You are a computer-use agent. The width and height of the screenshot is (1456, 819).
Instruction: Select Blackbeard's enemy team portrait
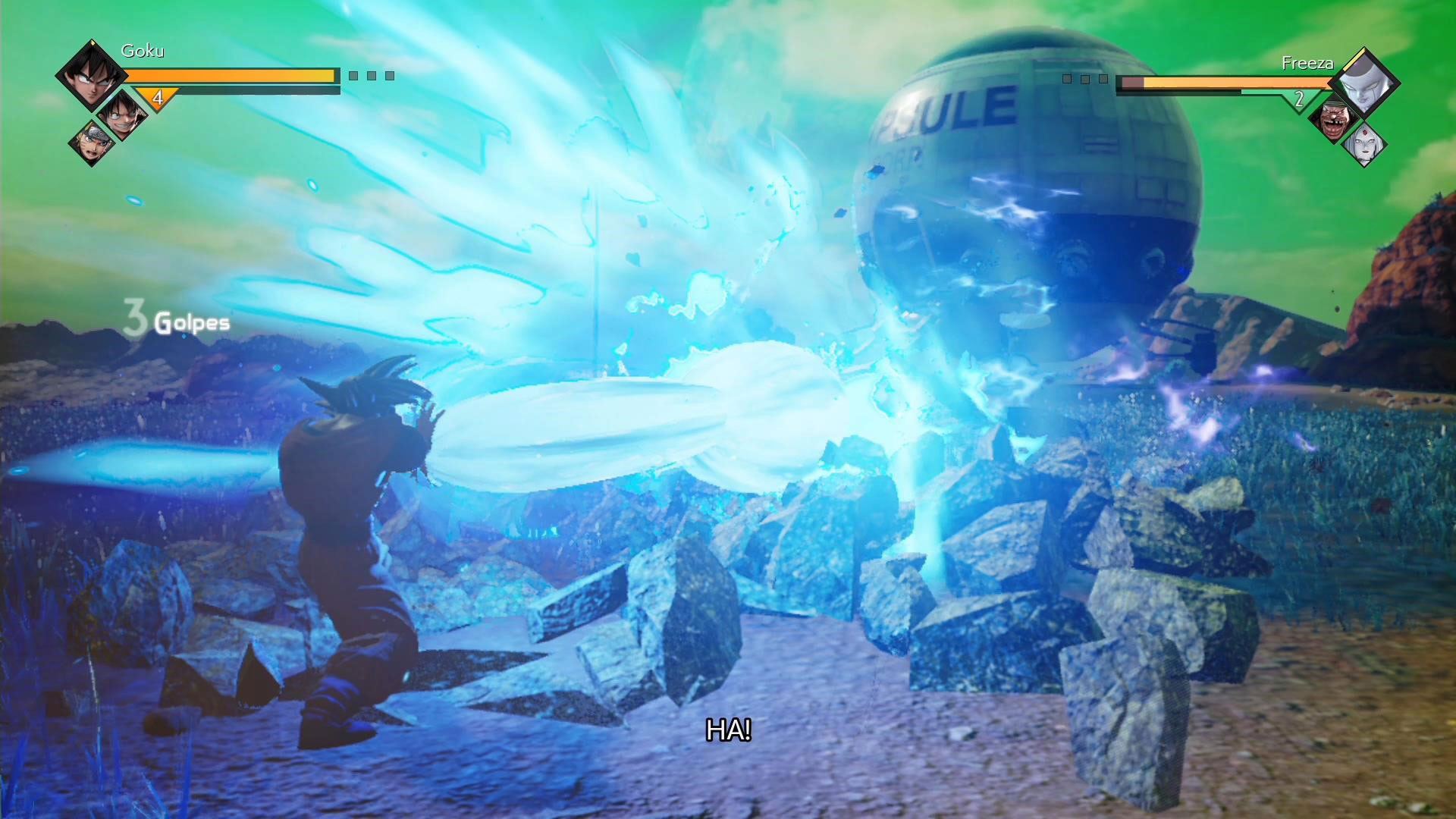click(x=1333, y=118)
